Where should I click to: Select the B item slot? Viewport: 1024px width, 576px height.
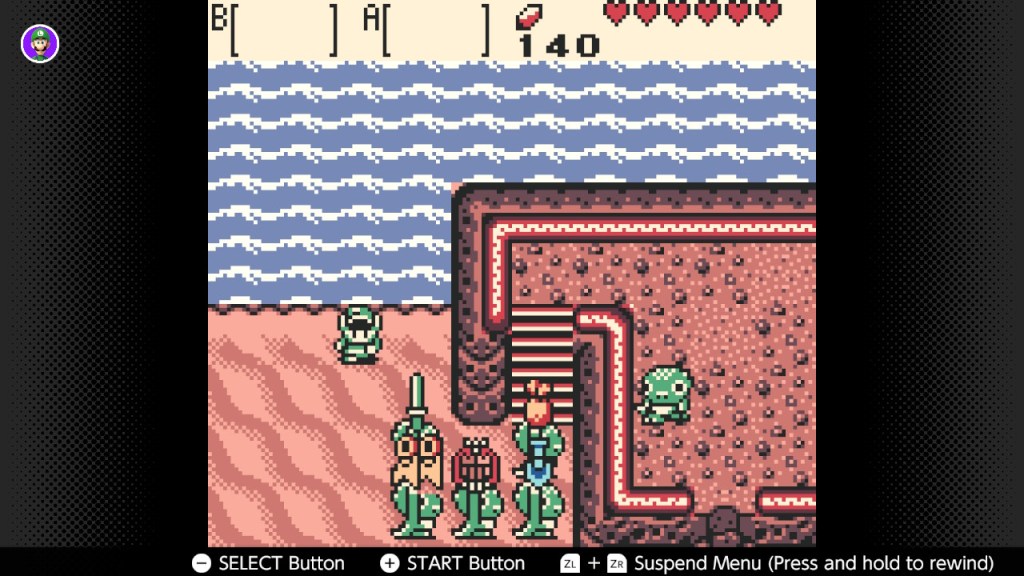tap(285, 29)
